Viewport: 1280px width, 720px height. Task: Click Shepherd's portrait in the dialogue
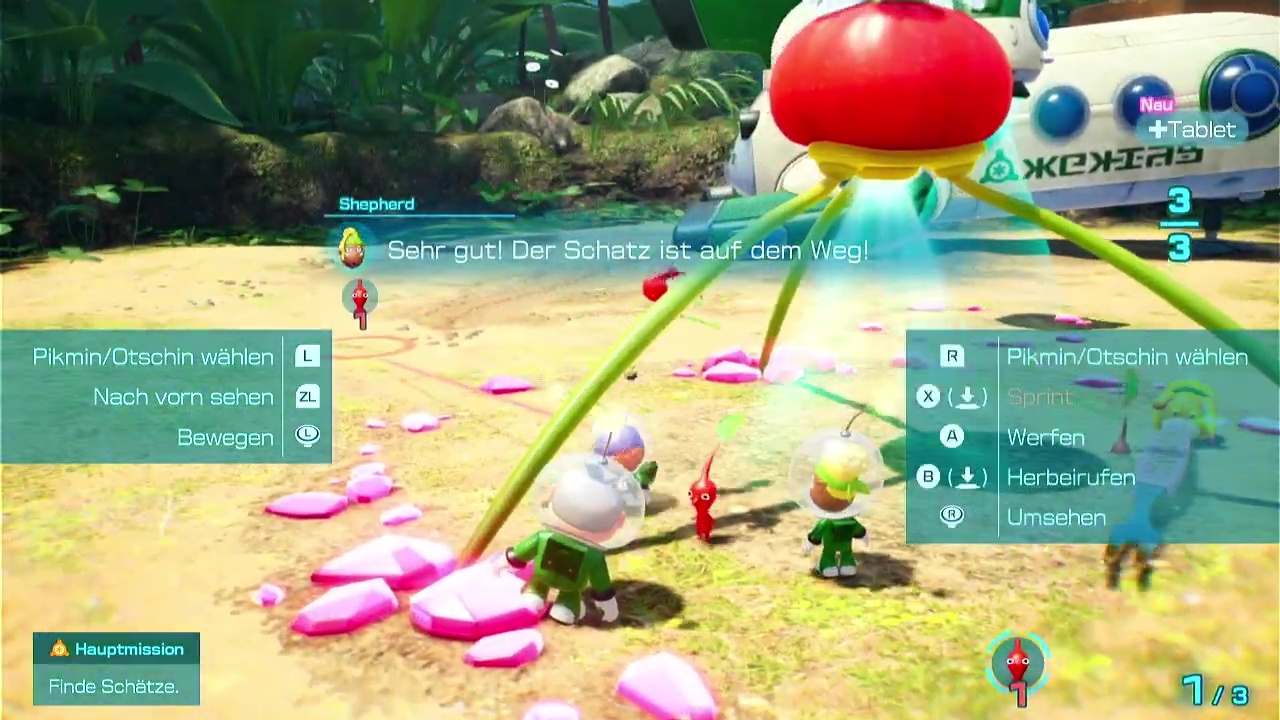pyautogui.click(x=352, y=249)
